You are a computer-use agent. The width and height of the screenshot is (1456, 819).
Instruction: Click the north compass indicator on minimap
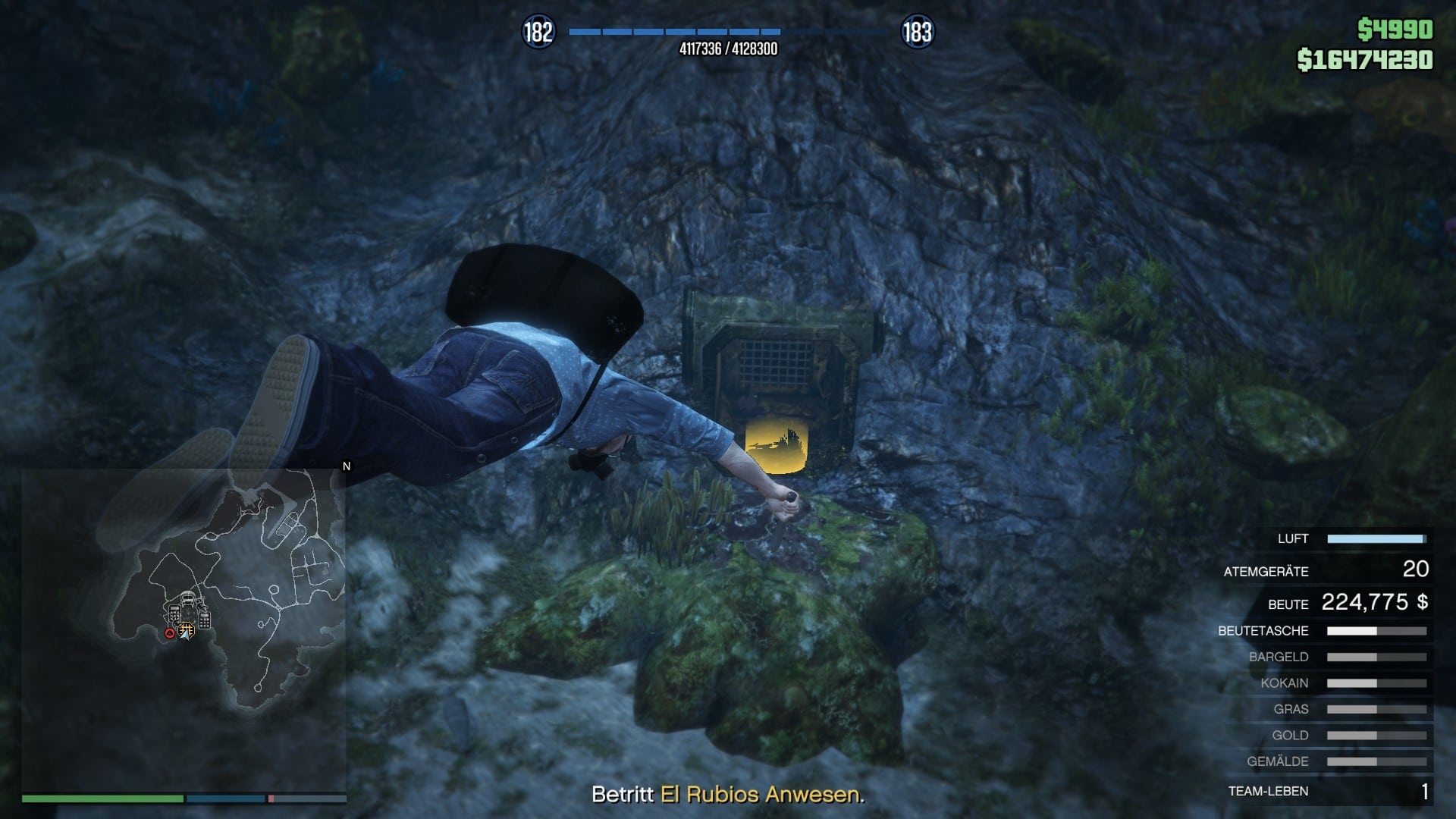click(347, 466)
